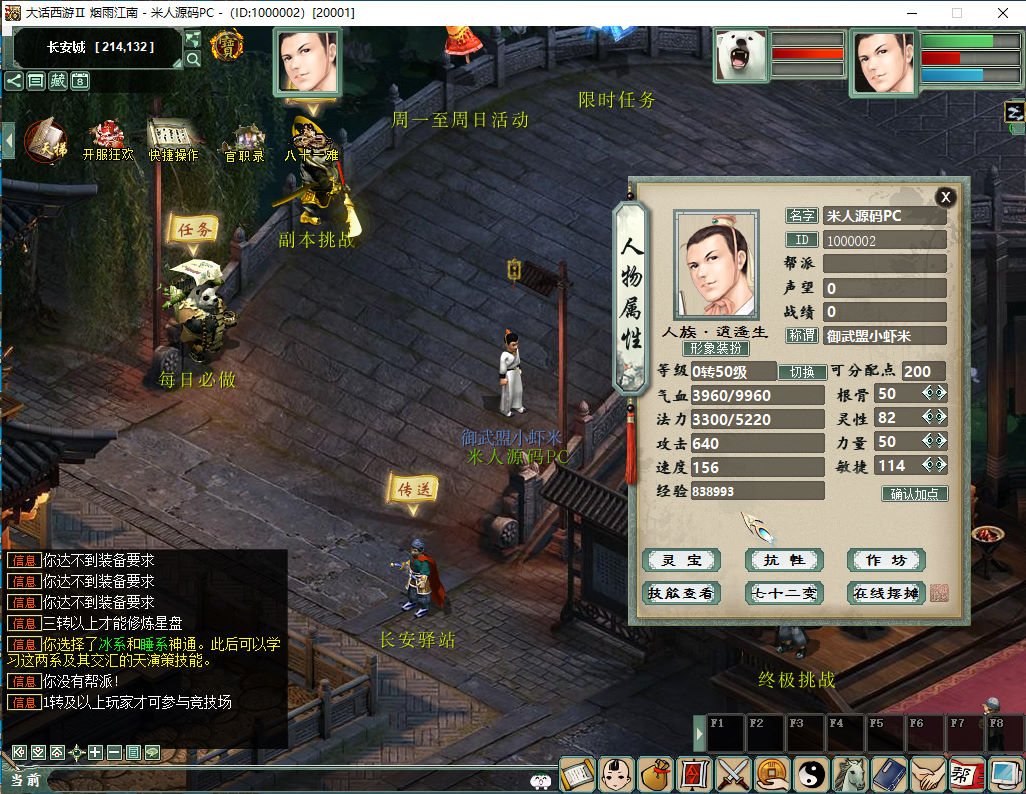1026x794 pixels.
Task: Open the 快捷操作 quick actions scroll
Action: [174, 139]
